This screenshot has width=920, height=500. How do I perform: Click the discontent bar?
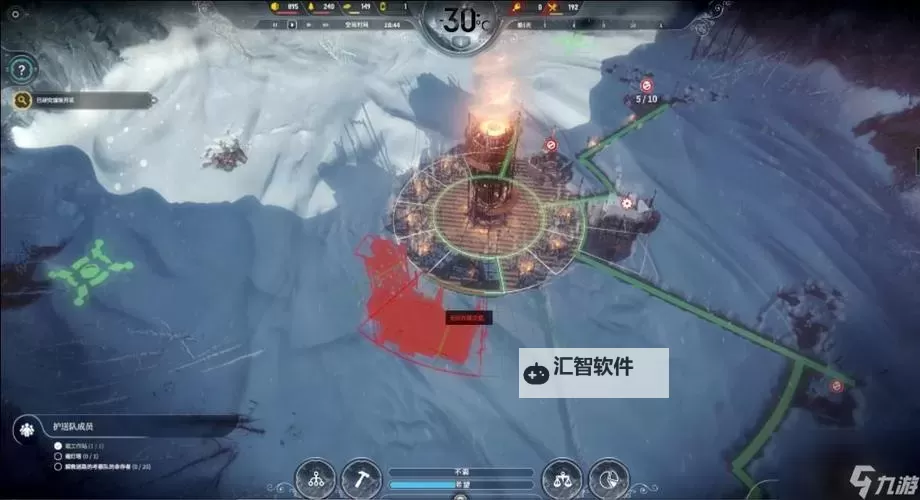click(460, 471)
